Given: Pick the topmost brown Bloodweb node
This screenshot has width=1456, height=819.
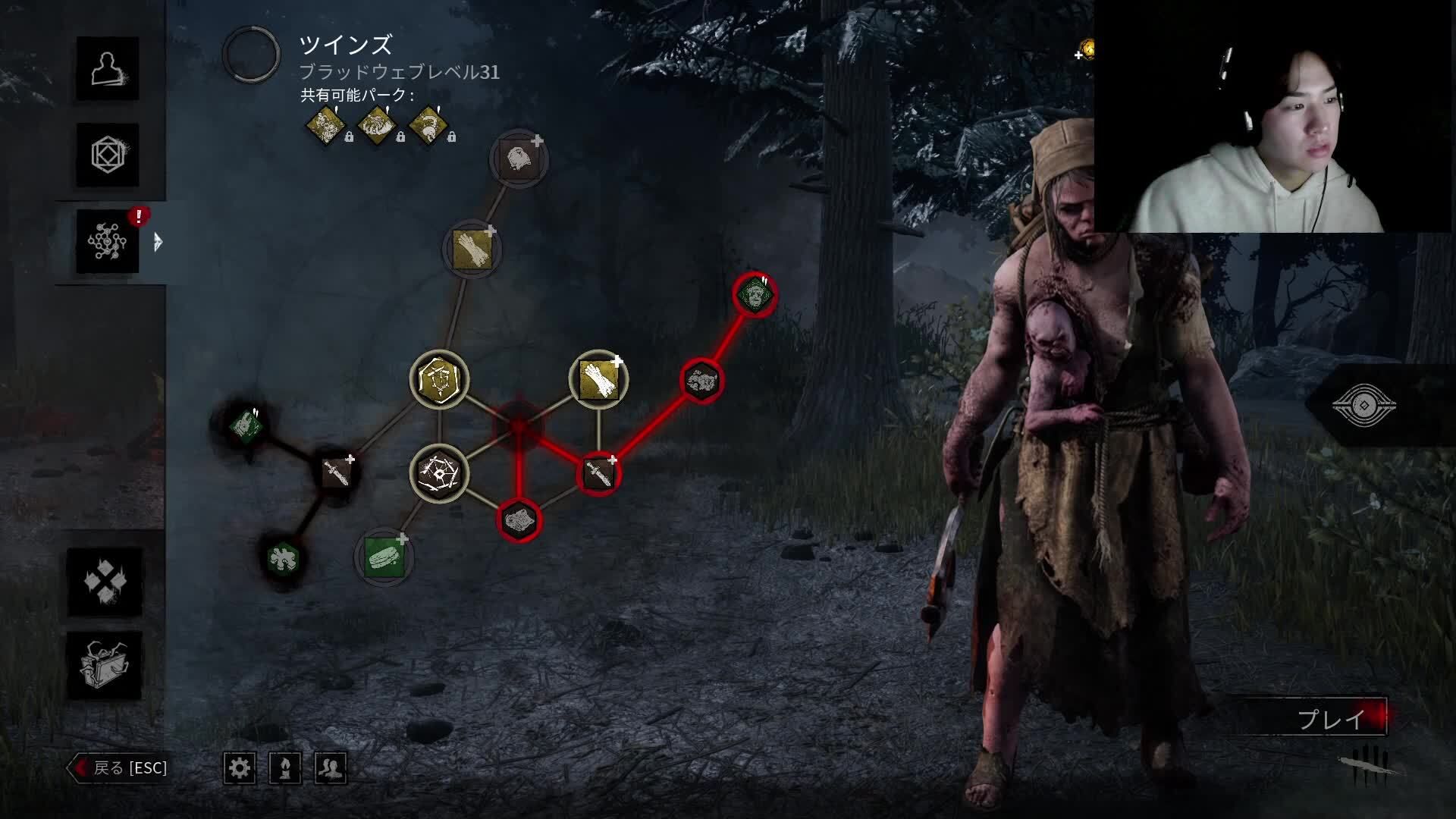Looking at the screenshot, I should coord(519,159).
